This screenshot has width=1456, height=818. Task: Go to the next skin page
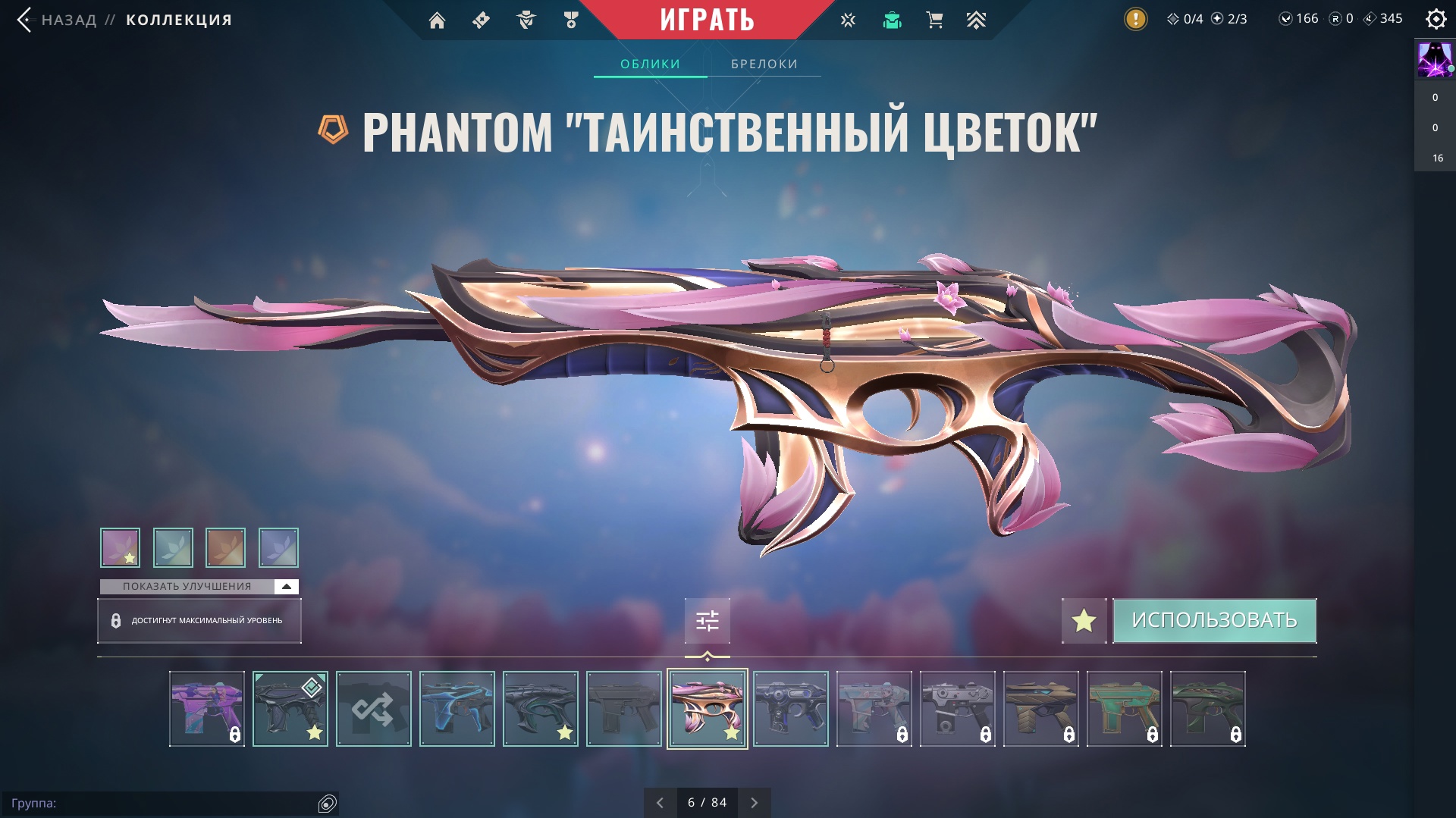click(754, 802)
